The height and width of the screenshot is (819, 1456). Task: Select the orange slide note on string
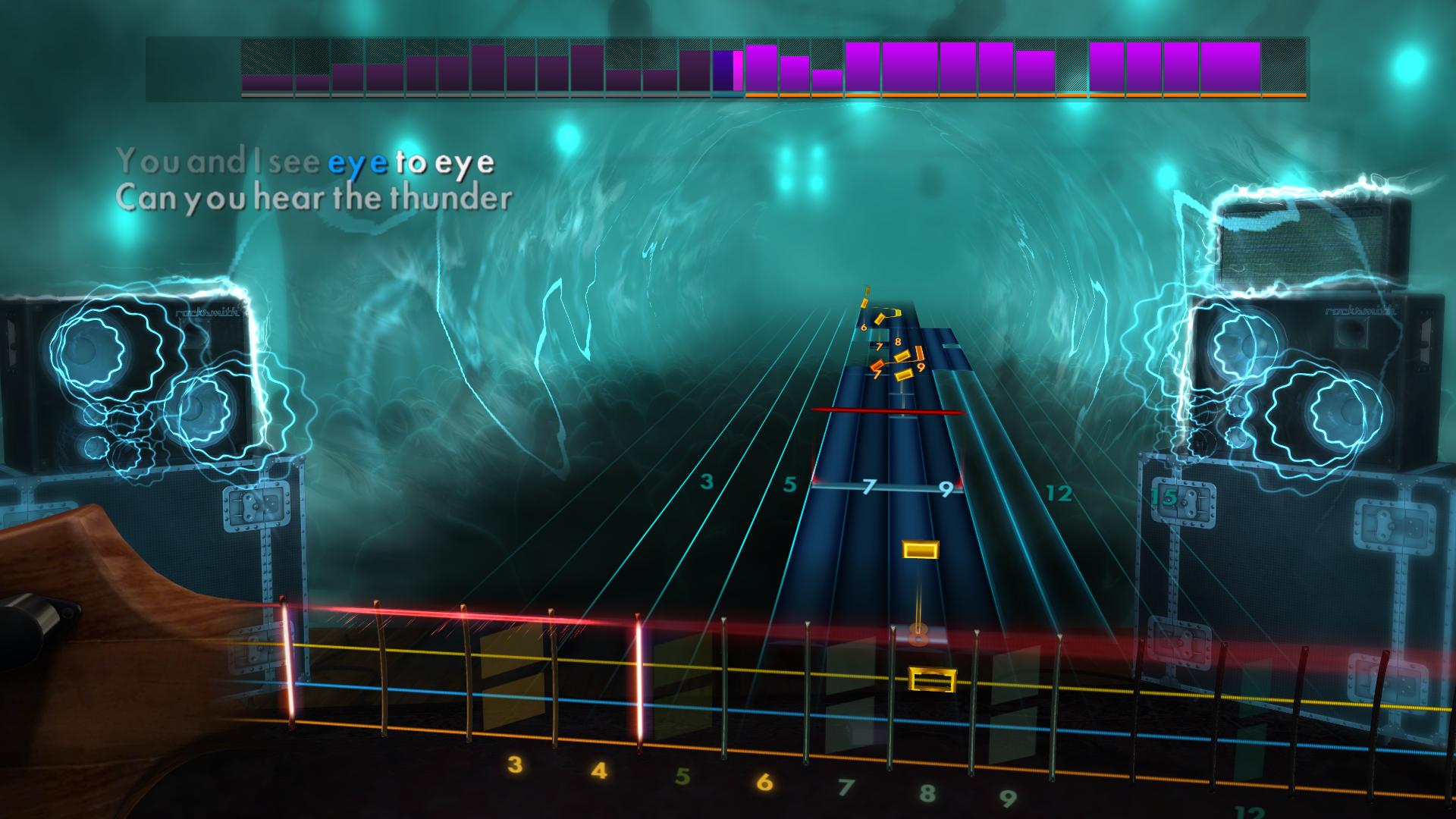click(x=878, y=365)
